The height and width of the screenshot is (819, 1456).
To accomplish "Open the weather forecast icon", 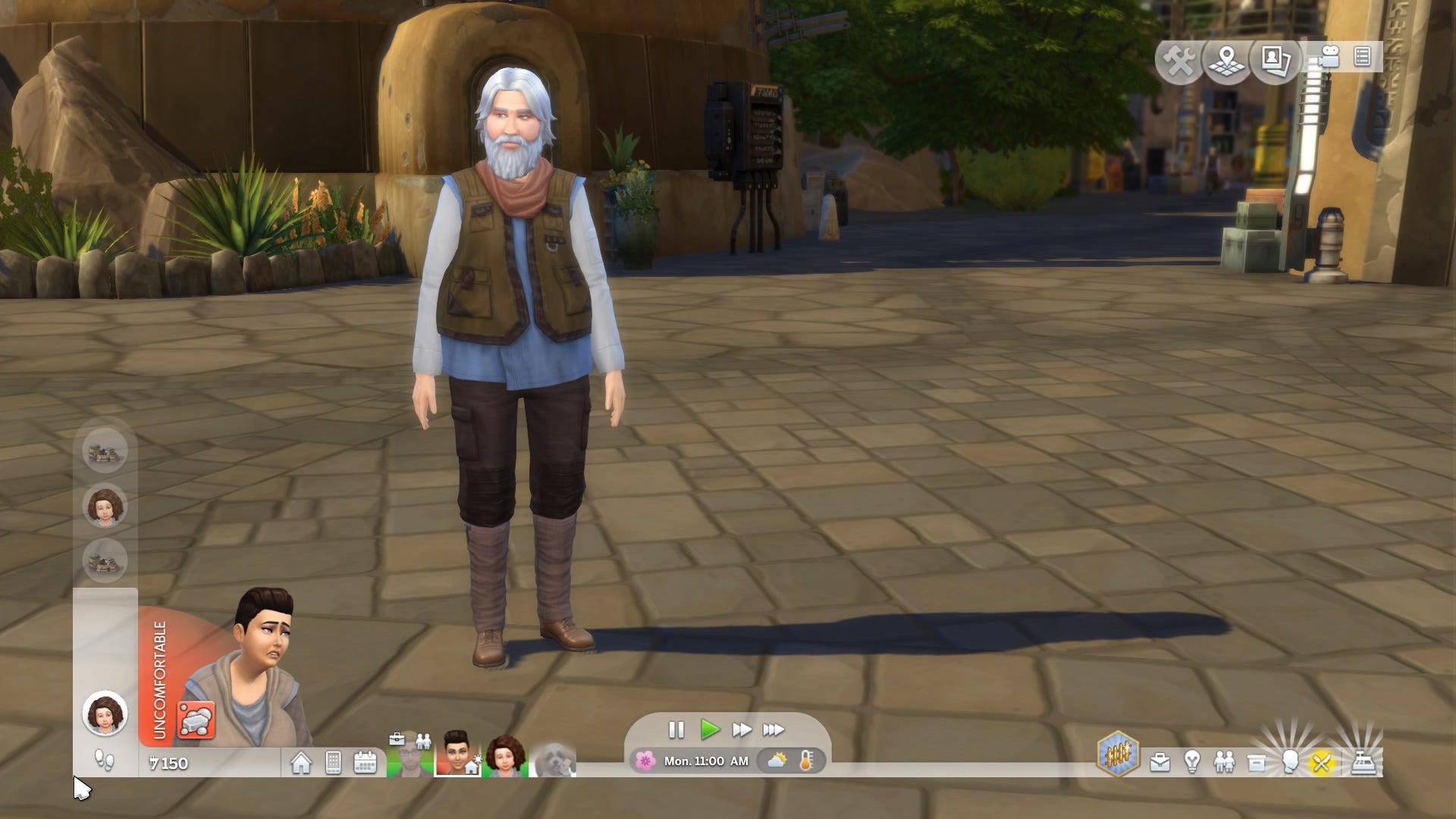I will [x=777, y=761].
